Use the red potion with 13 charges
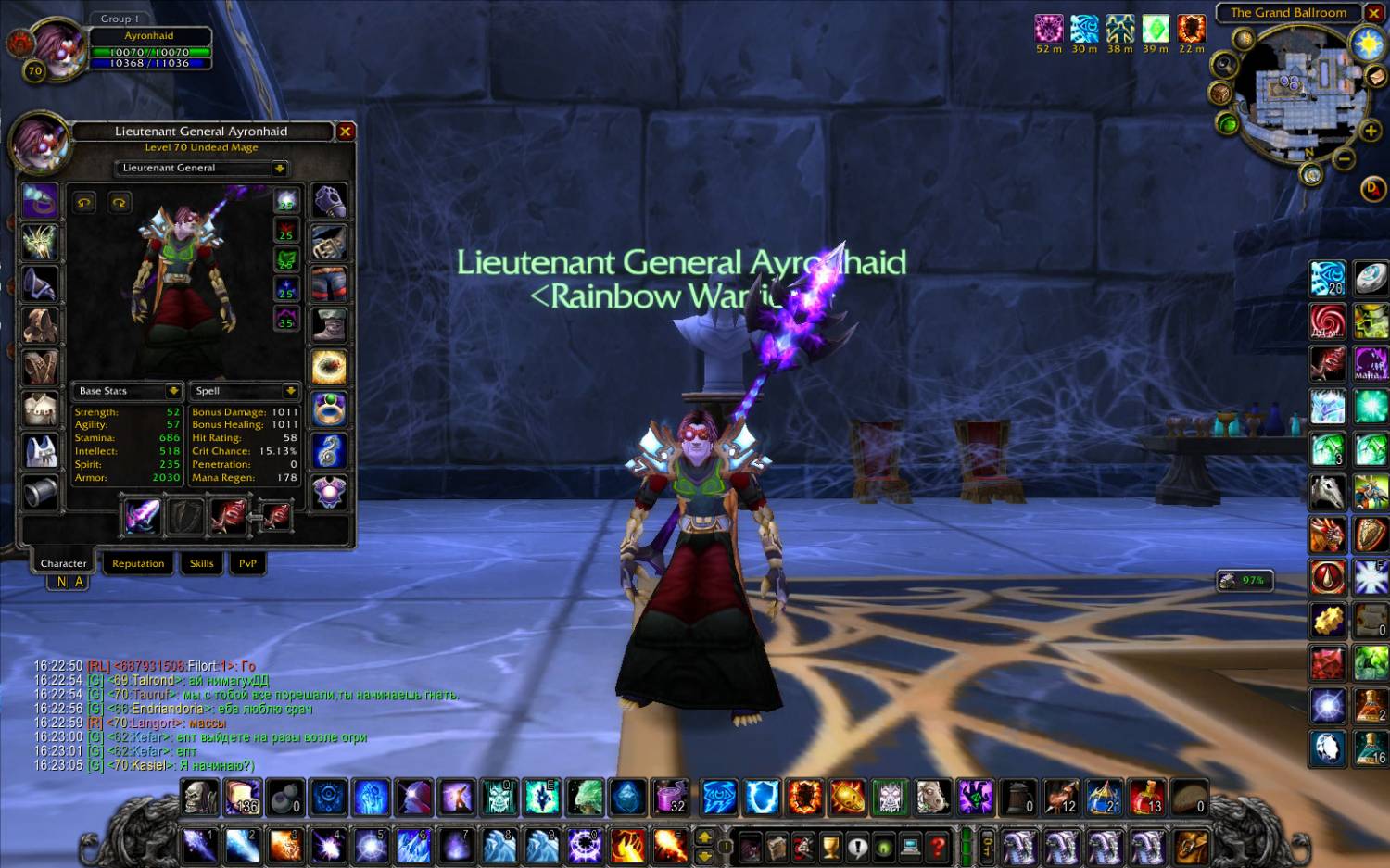 click(1147, 797)
